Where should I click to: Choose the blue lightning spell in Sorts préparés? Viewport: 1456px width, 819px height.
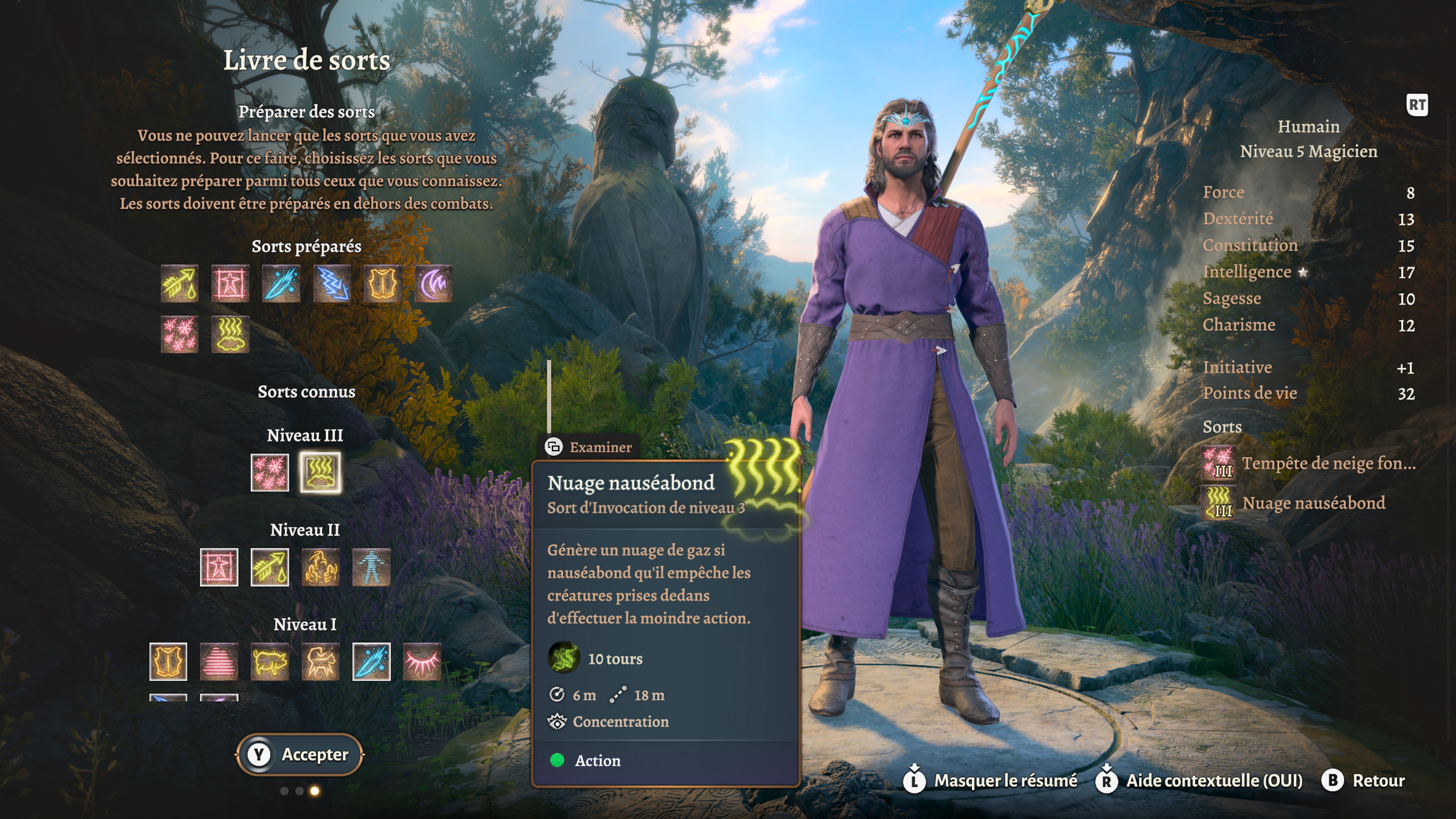[x=332, y=283]
